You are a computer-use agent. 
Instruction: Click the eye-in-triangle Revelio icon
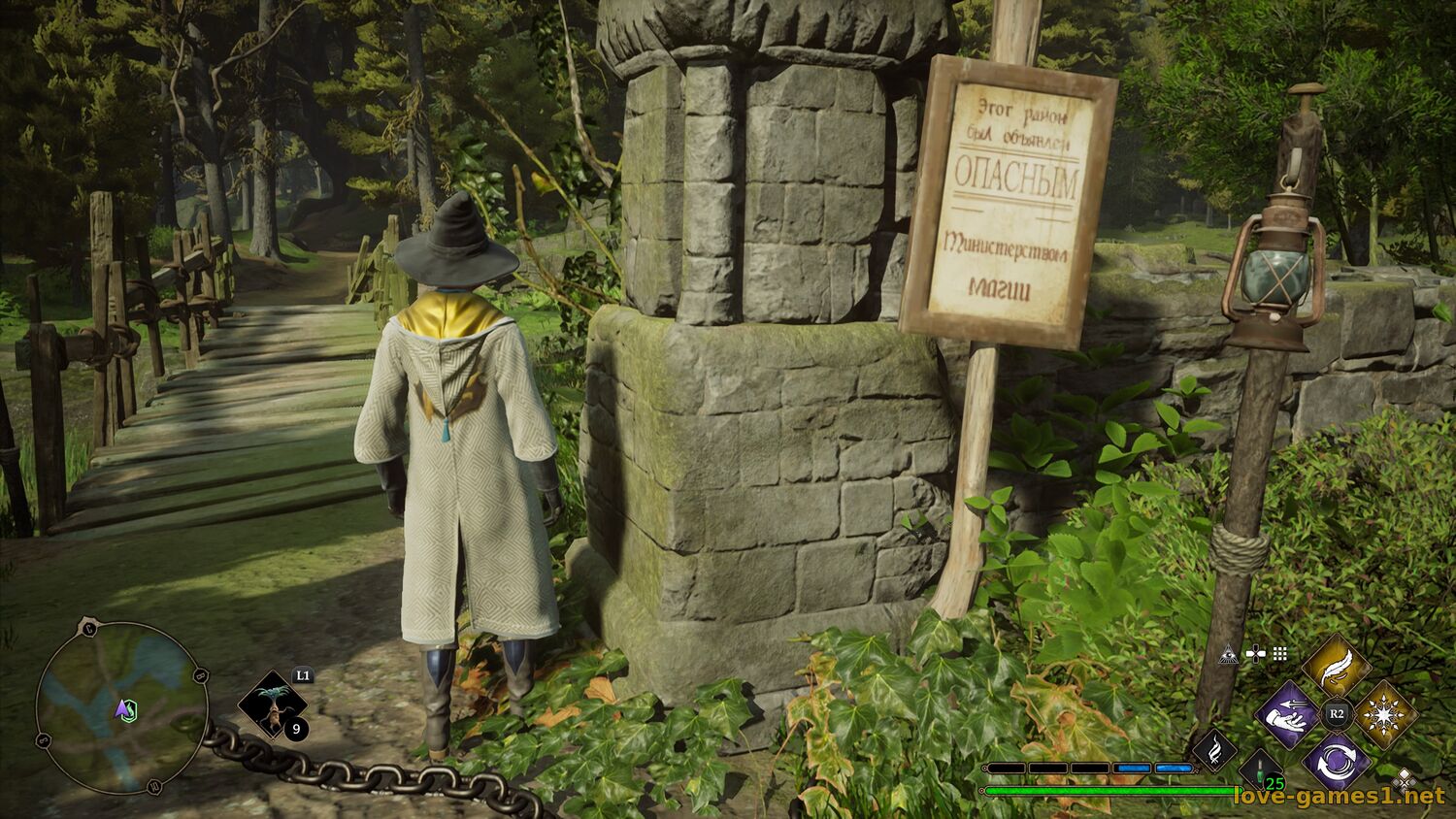click(1228, 654)
